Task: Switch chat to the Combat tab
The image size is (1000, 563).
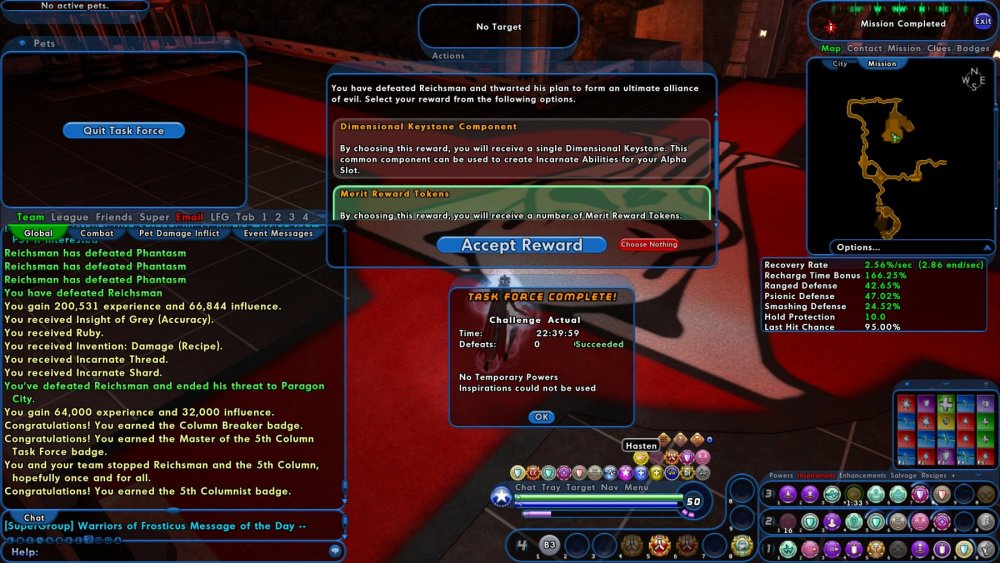Action: [x=97, y=233]
